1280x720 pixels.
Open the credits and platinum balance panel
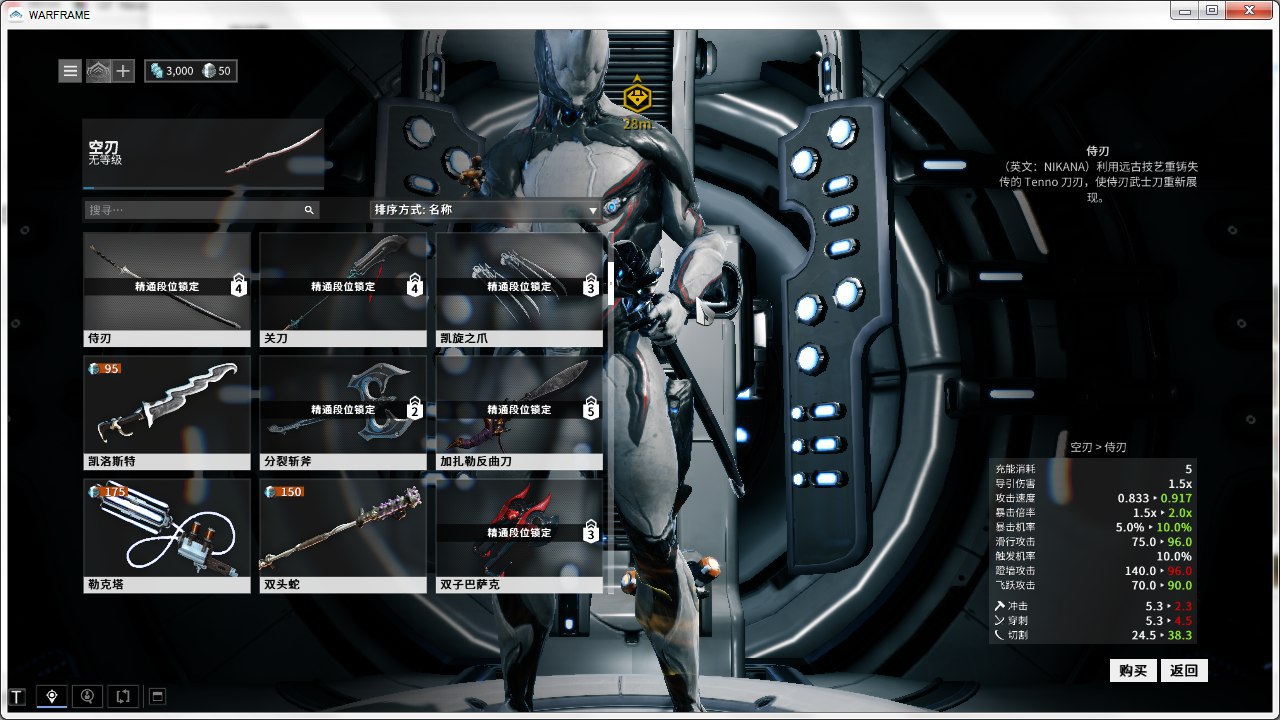point(191,71)
